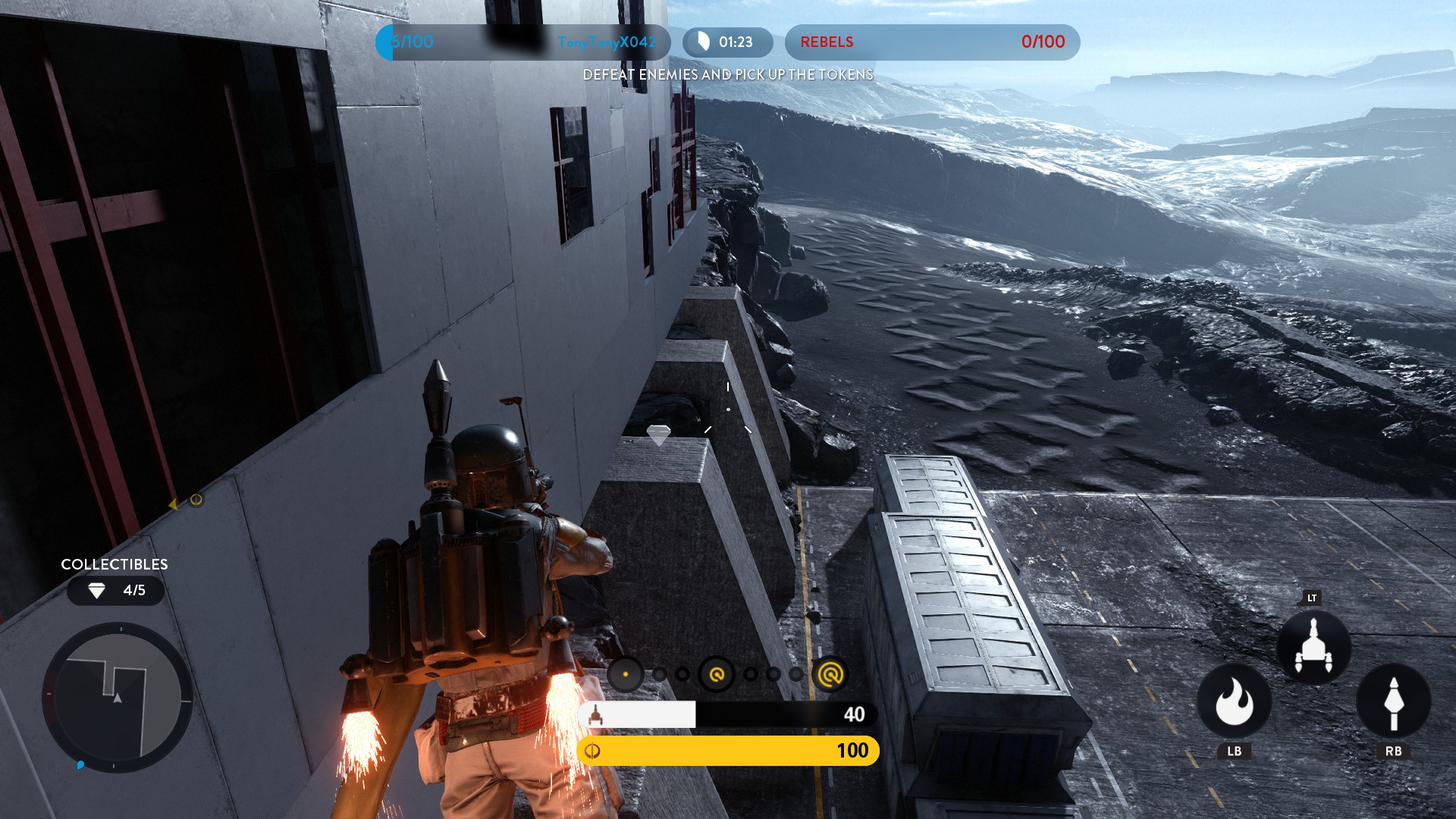Image resolution: width=1456 pixels, height=819 pixels.
Task: Click the Rebels team score panel
Action: coord(932,42)
